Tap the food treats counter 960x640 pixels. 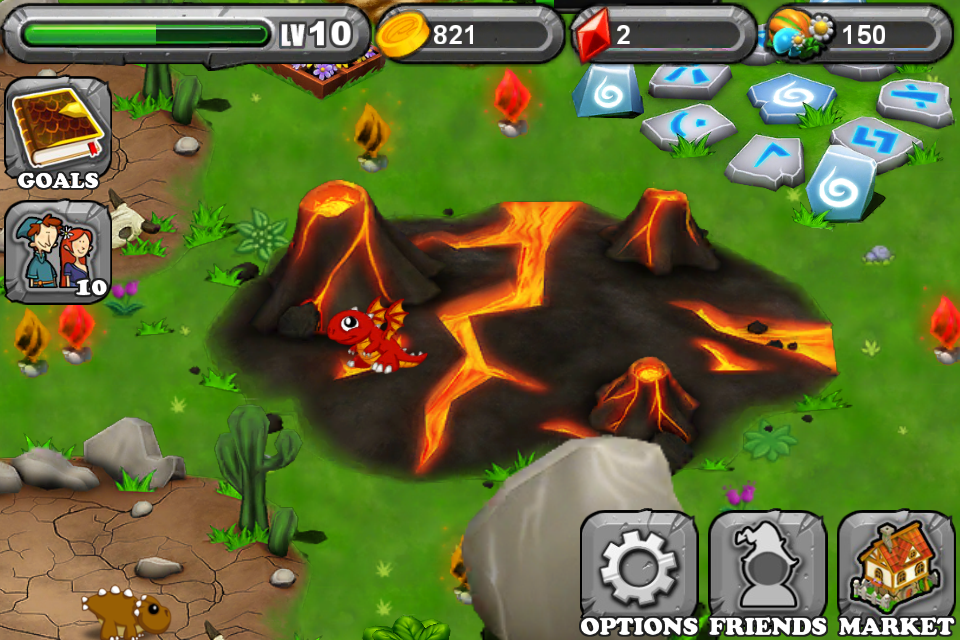coord(860,35)
